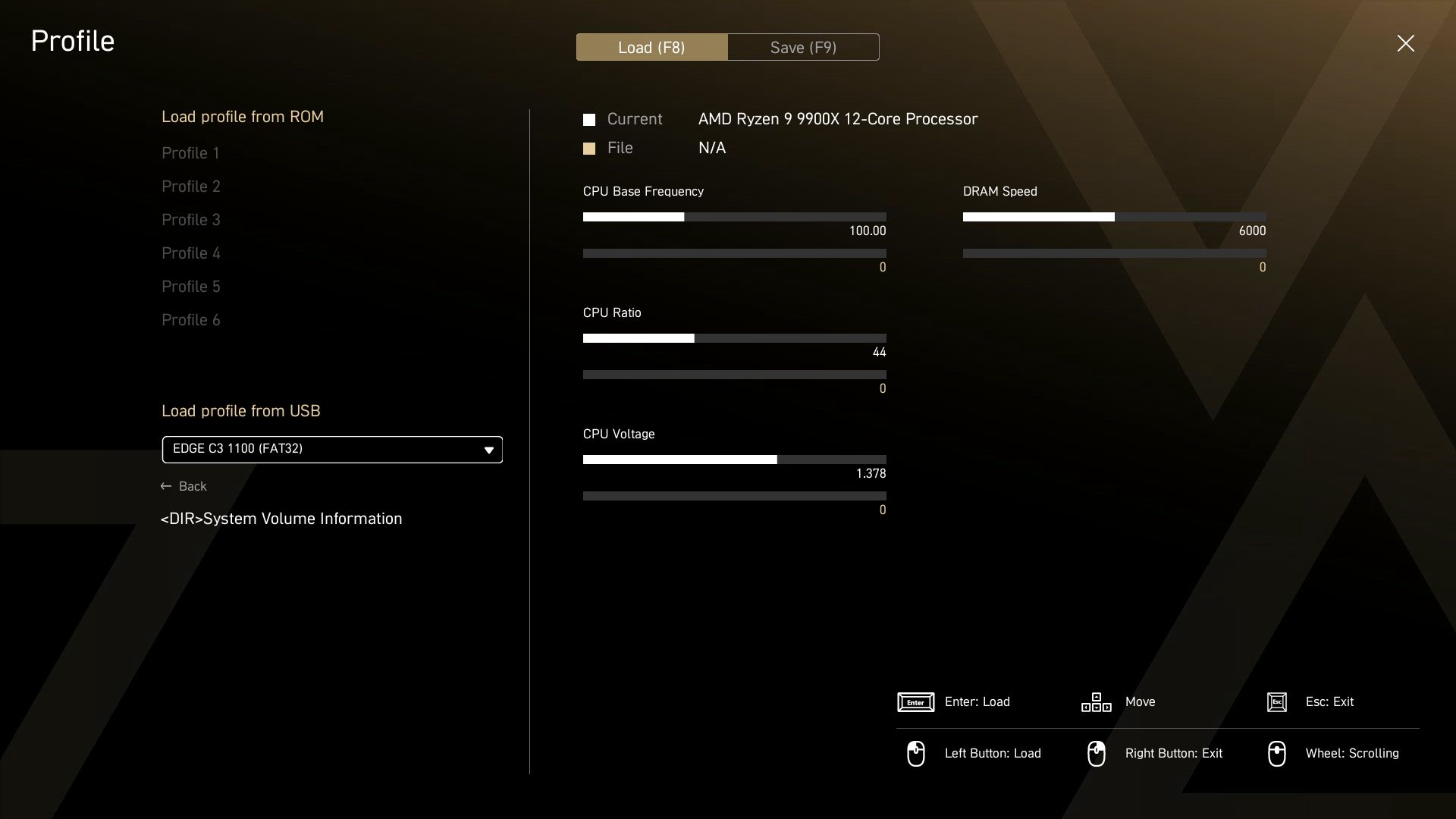
Task: Choose Profile 2 from the list
Action: click(191, 187)
